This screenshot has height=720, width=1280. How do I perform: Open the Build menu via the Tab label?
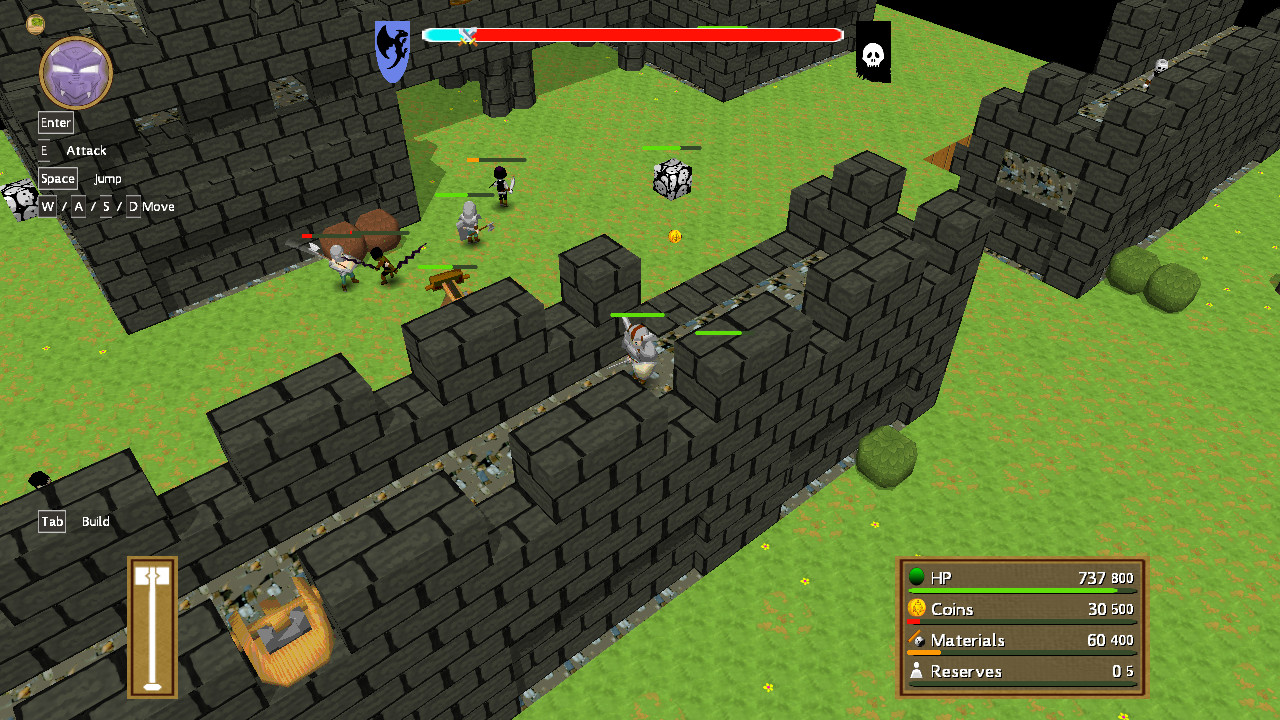(51, 521)
